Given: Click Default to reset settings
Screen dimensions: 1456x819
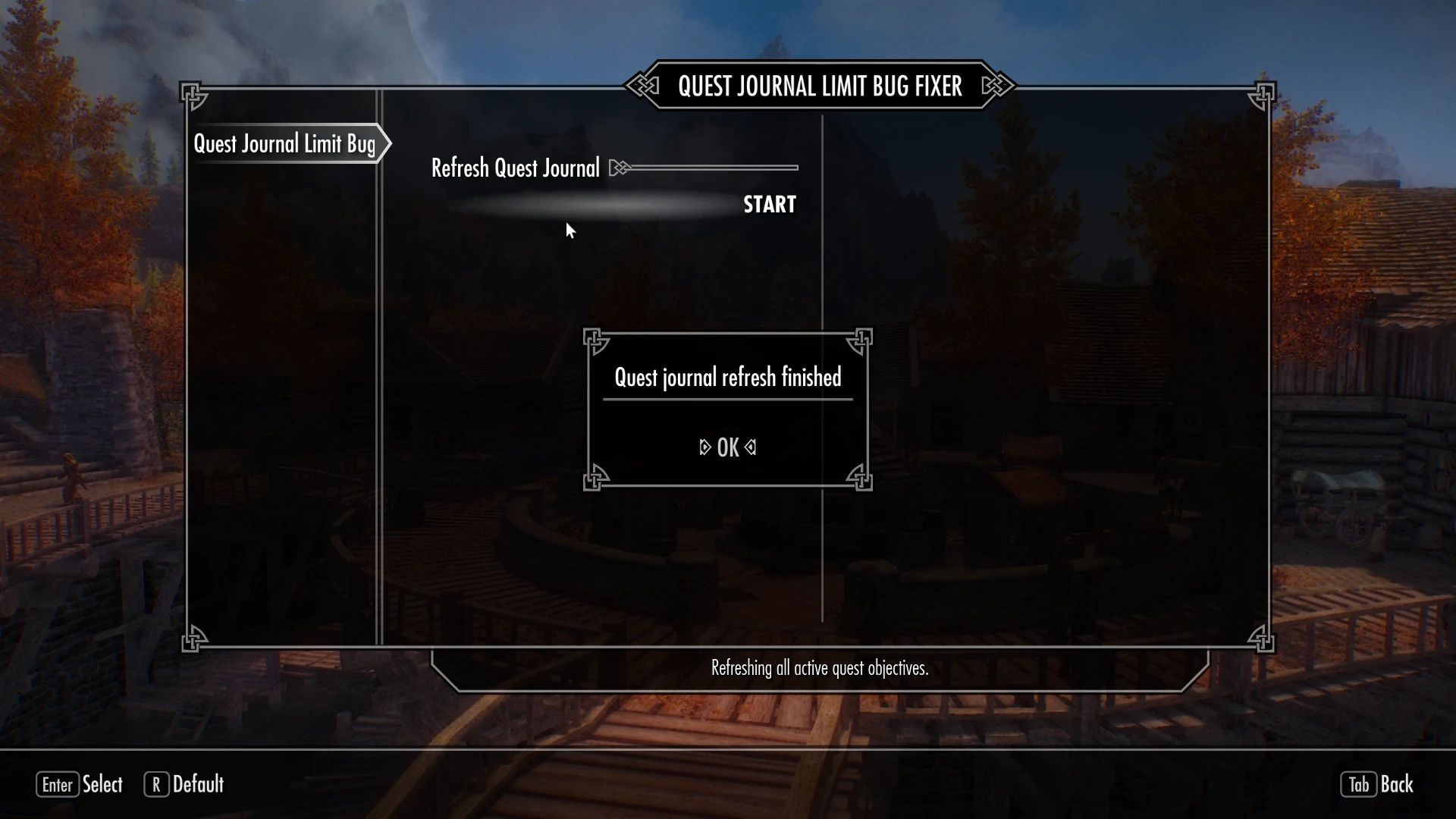Looking at the screenshot, I should pos(198,785).
